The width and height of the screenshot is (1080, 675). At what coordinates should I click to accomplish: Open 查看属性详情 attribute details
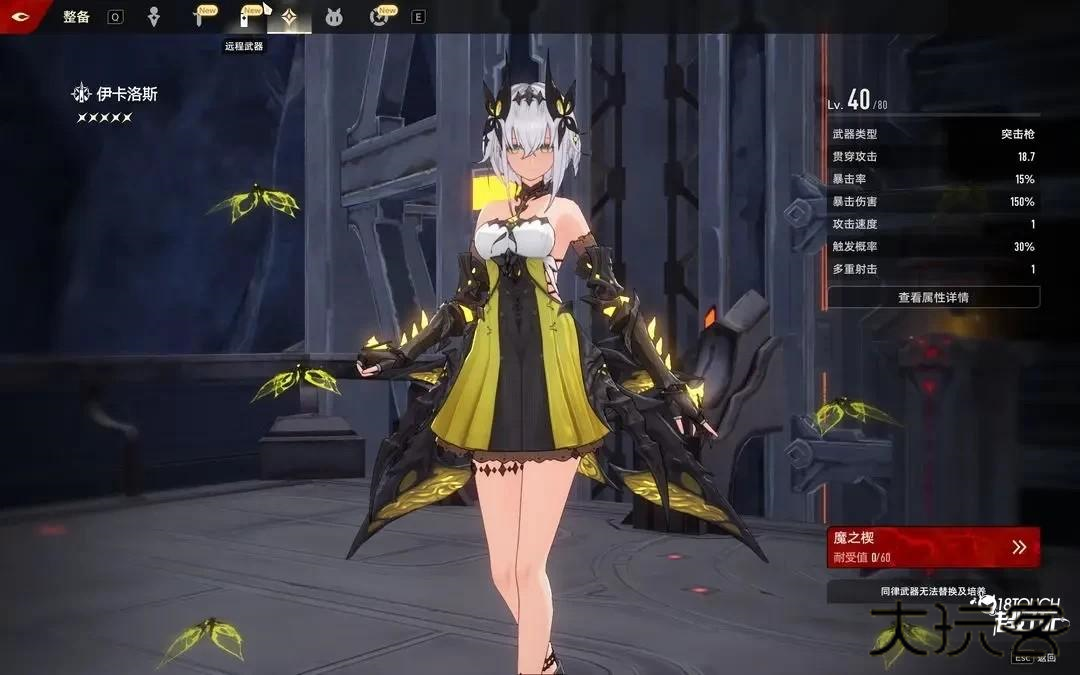(933, 297)
